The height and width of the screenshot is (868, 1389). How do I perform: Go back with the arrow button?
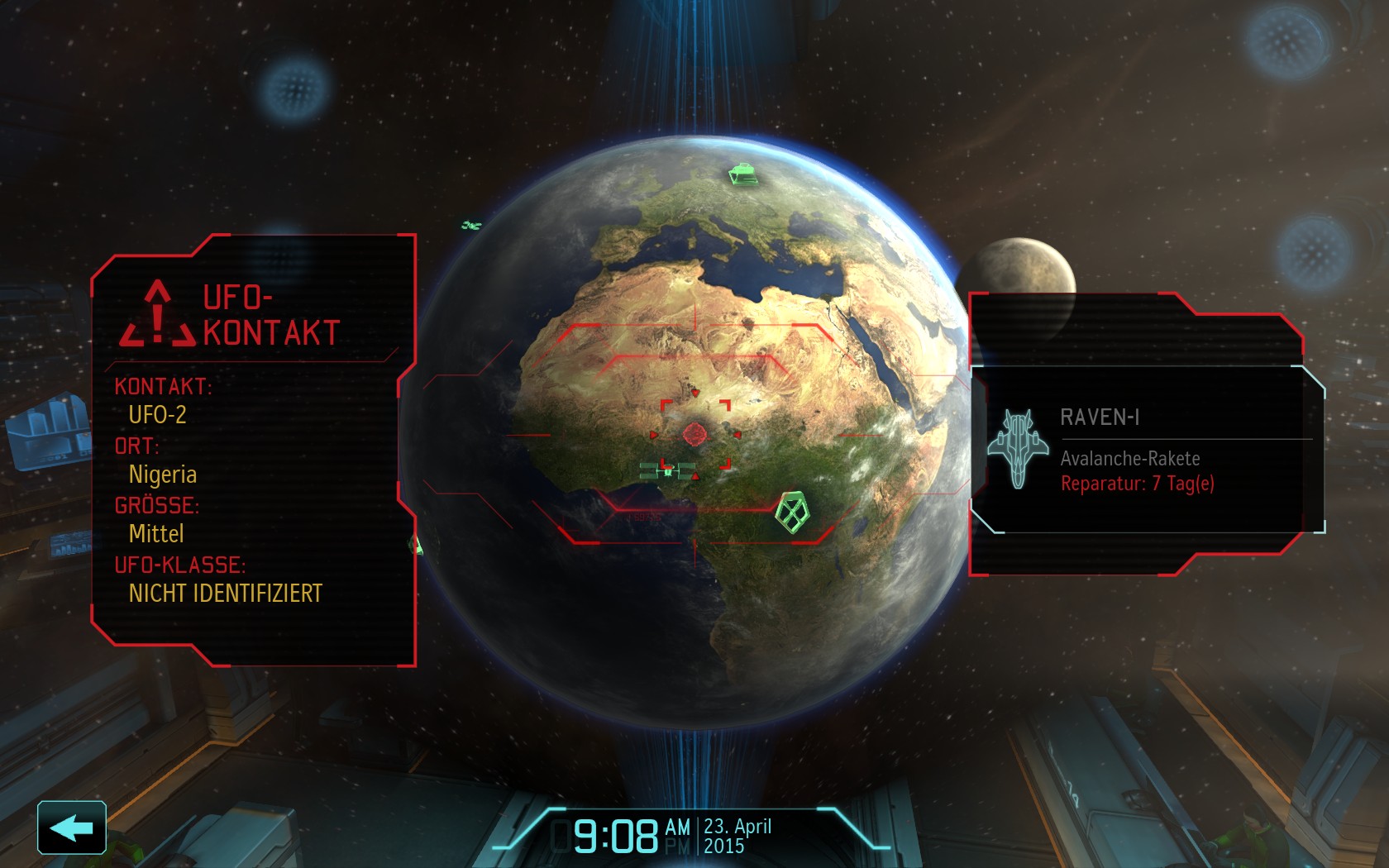(x=72, y=827)
